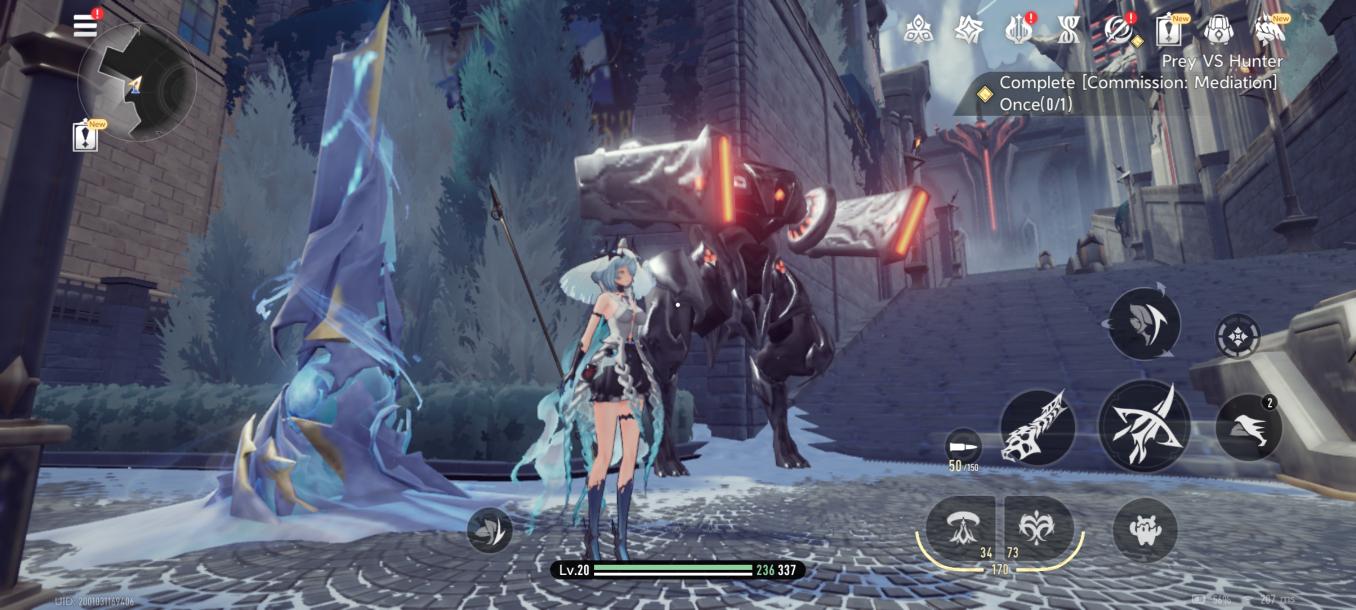1356x610 pixels.
Task: Trigger the character swap skill with rotating arrows
Action: (1144, 323)
